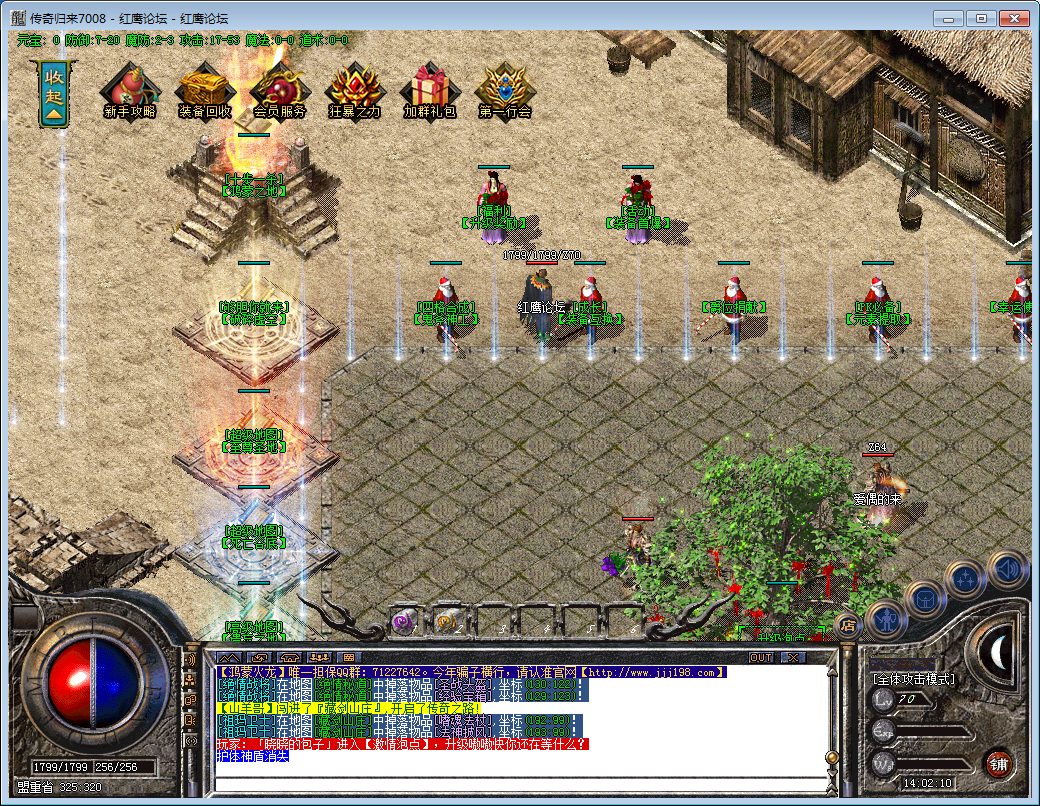Open the skills button with four stars

[966, 578]
